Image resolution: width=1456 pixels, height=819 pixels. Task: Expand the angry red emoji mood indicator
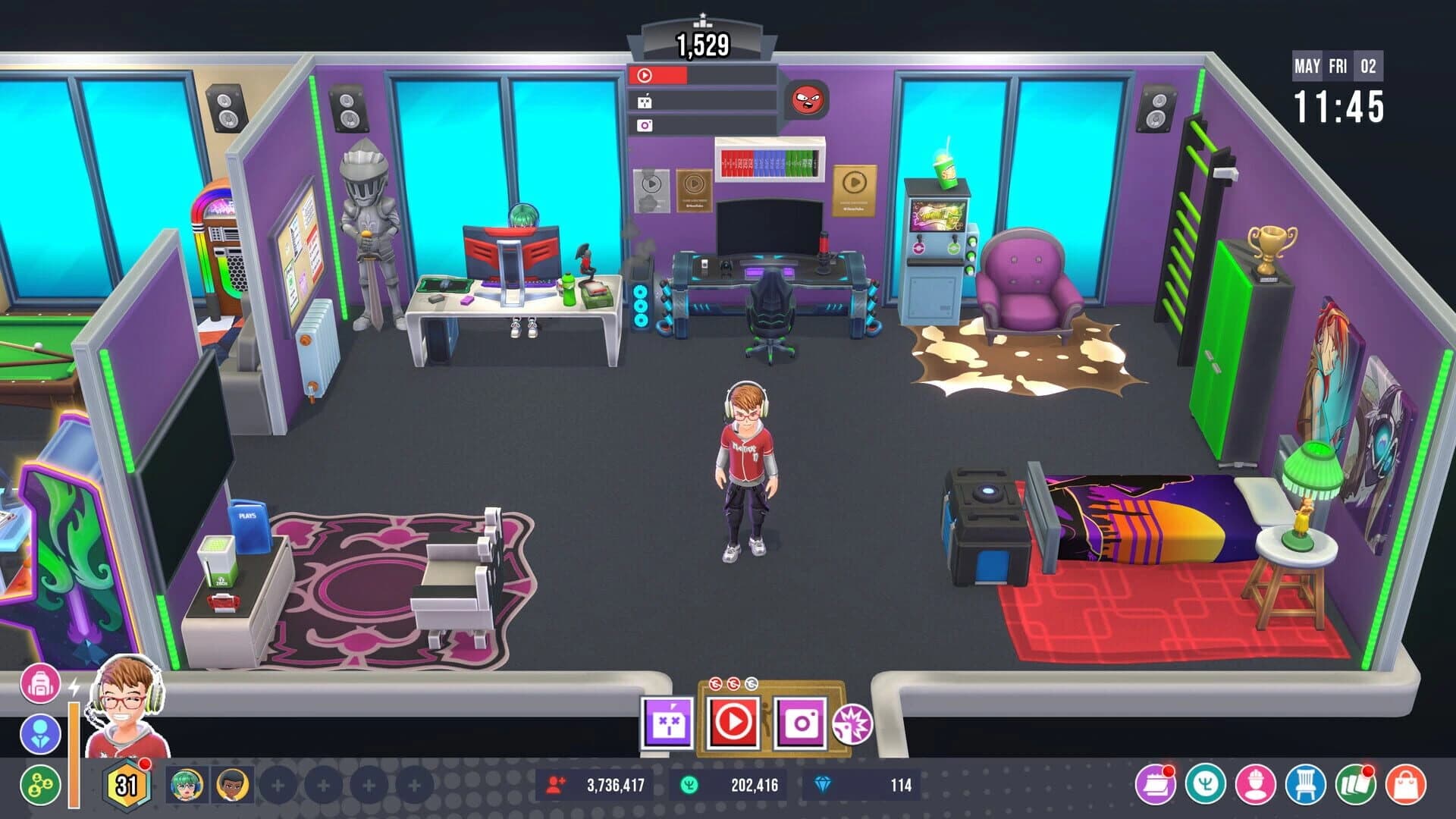pyautogui.click(x=808, y=99)
